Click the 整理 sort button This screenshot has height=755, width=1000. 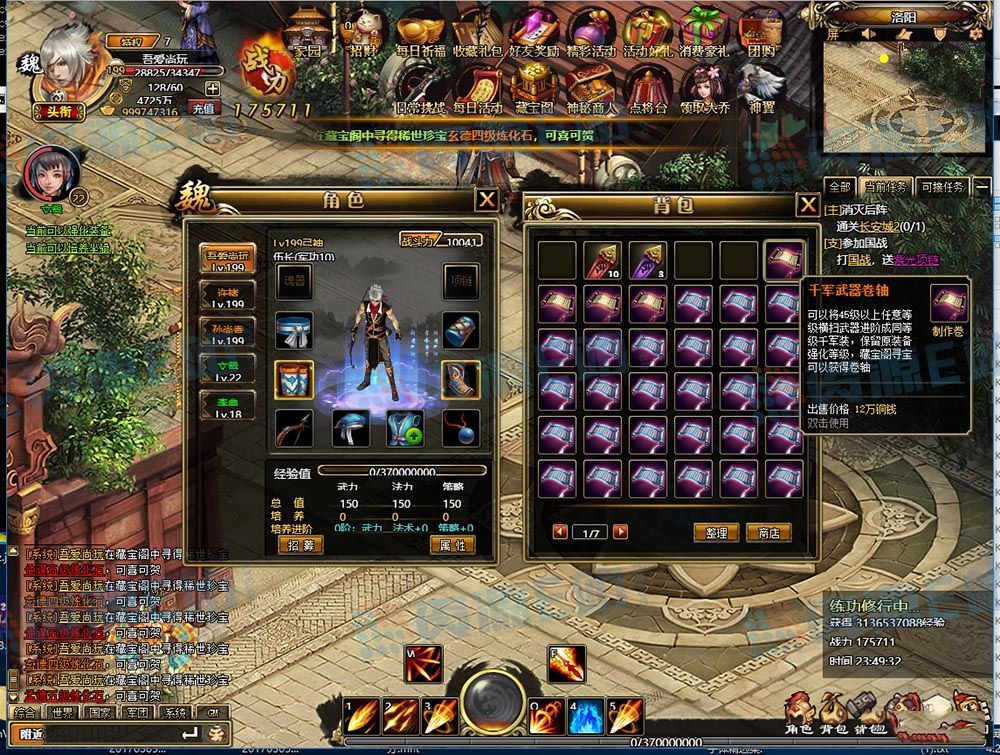[x=716, y=533]
